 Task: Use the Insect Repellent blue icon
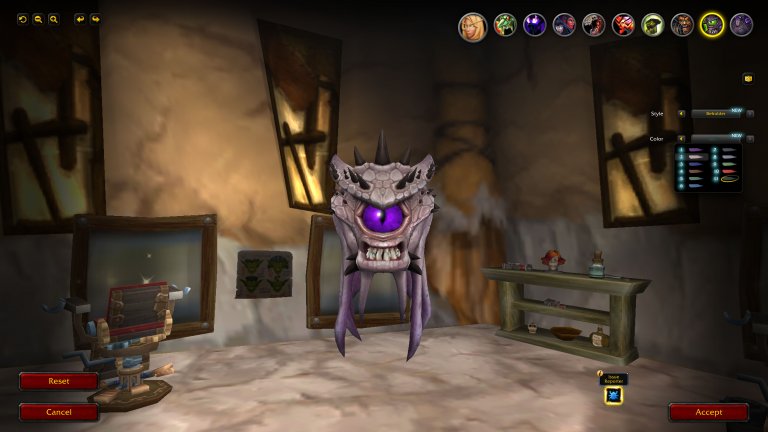coord(613,395)
